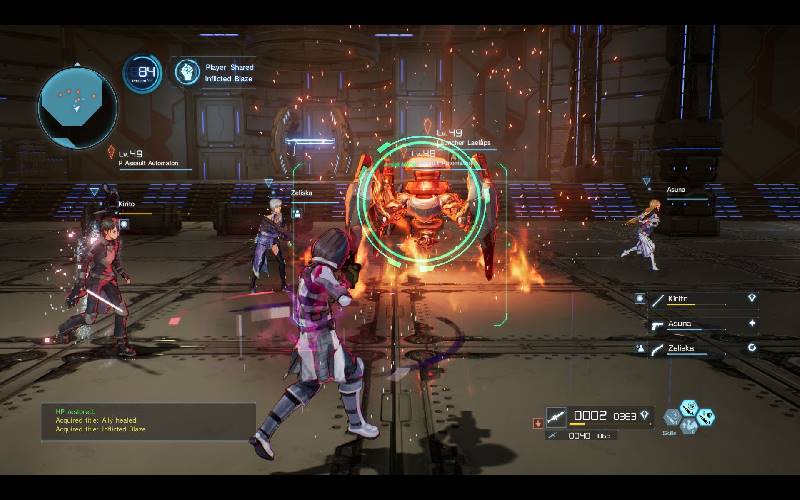Screen dimensions: 800x500
Task: Select the equipped primary weapon icon
Action: click(x=557, y=414)
